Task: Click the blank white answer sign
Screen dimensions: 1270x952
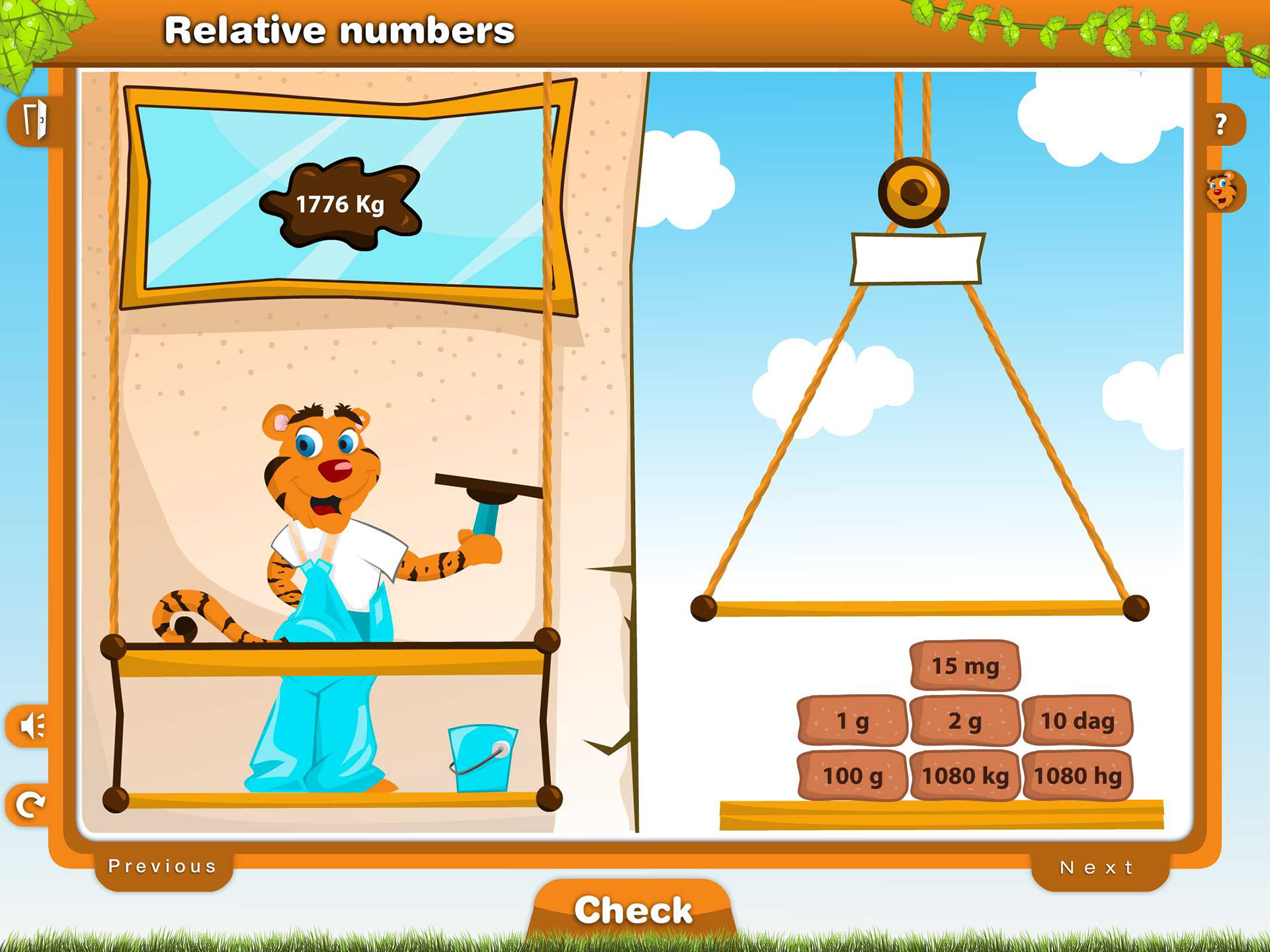Action: click(917, 258)
